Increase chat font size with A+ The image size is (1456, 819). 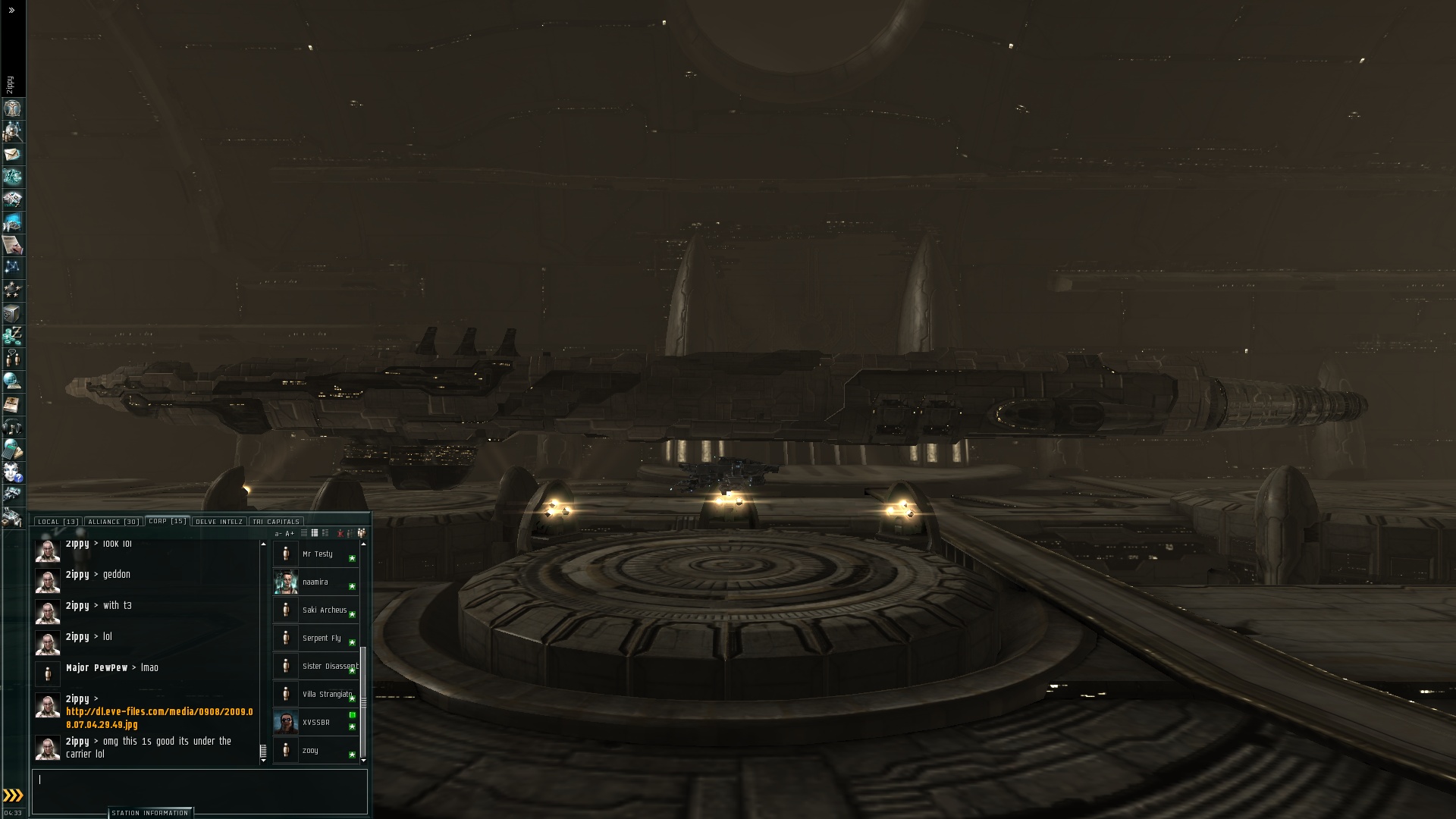[x=290, y=534]
